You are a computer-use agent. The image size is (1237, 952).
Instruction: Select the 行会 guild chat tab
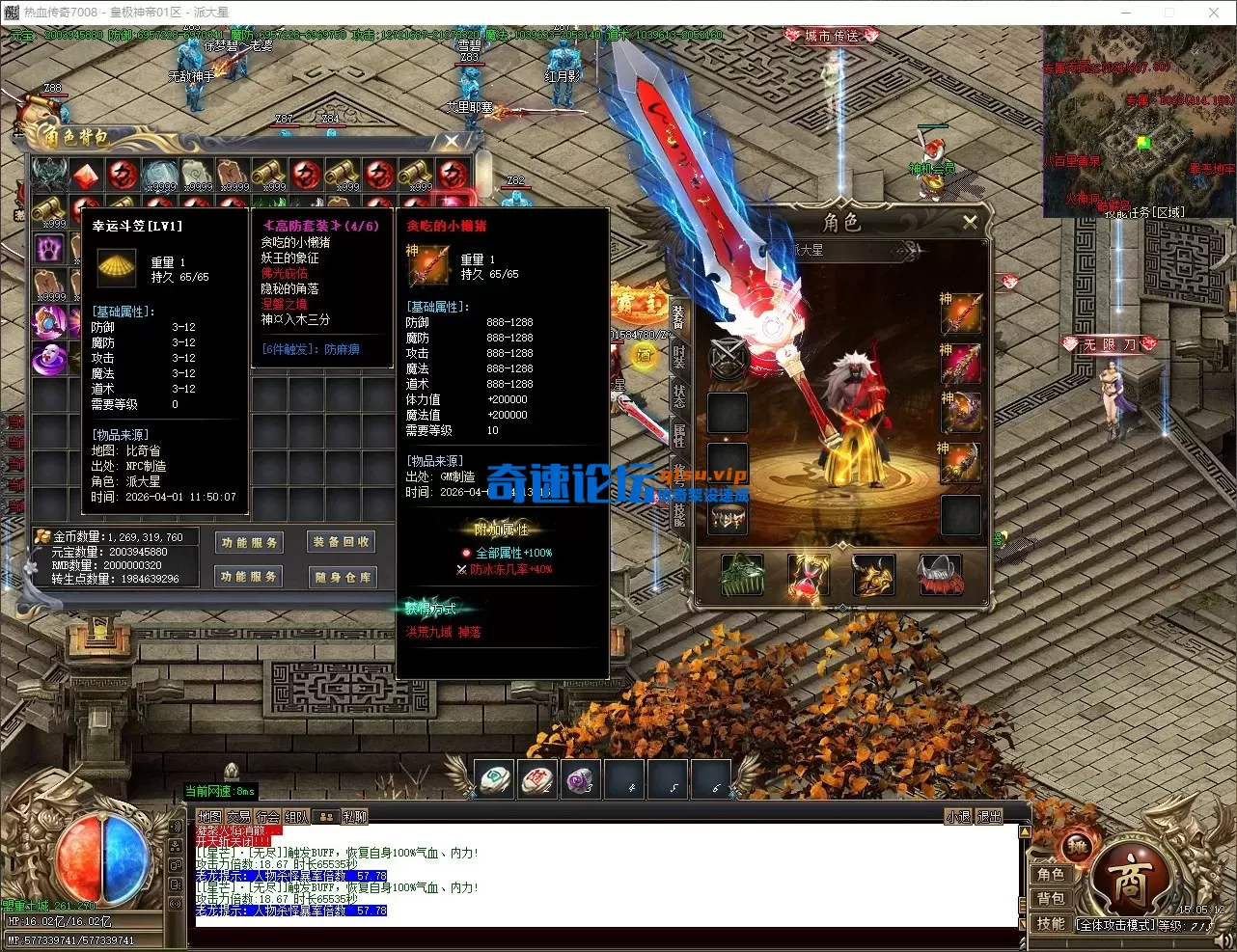pyautogui.click(x=267, y=817)
